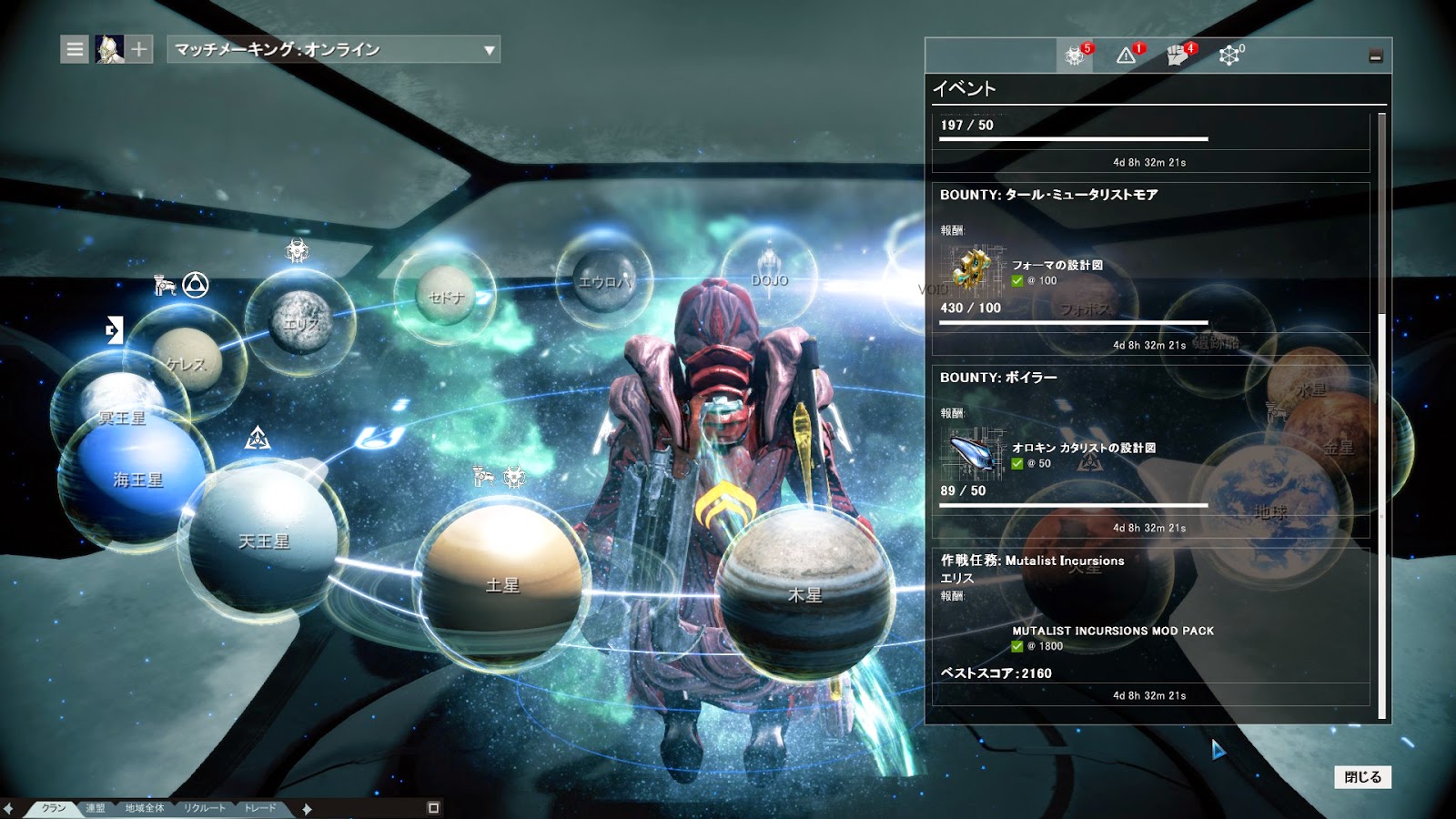Switch chat to the トレード tab
Image resolution: width=1456 pixels, height=819 pixels.
tap(260, 808)
